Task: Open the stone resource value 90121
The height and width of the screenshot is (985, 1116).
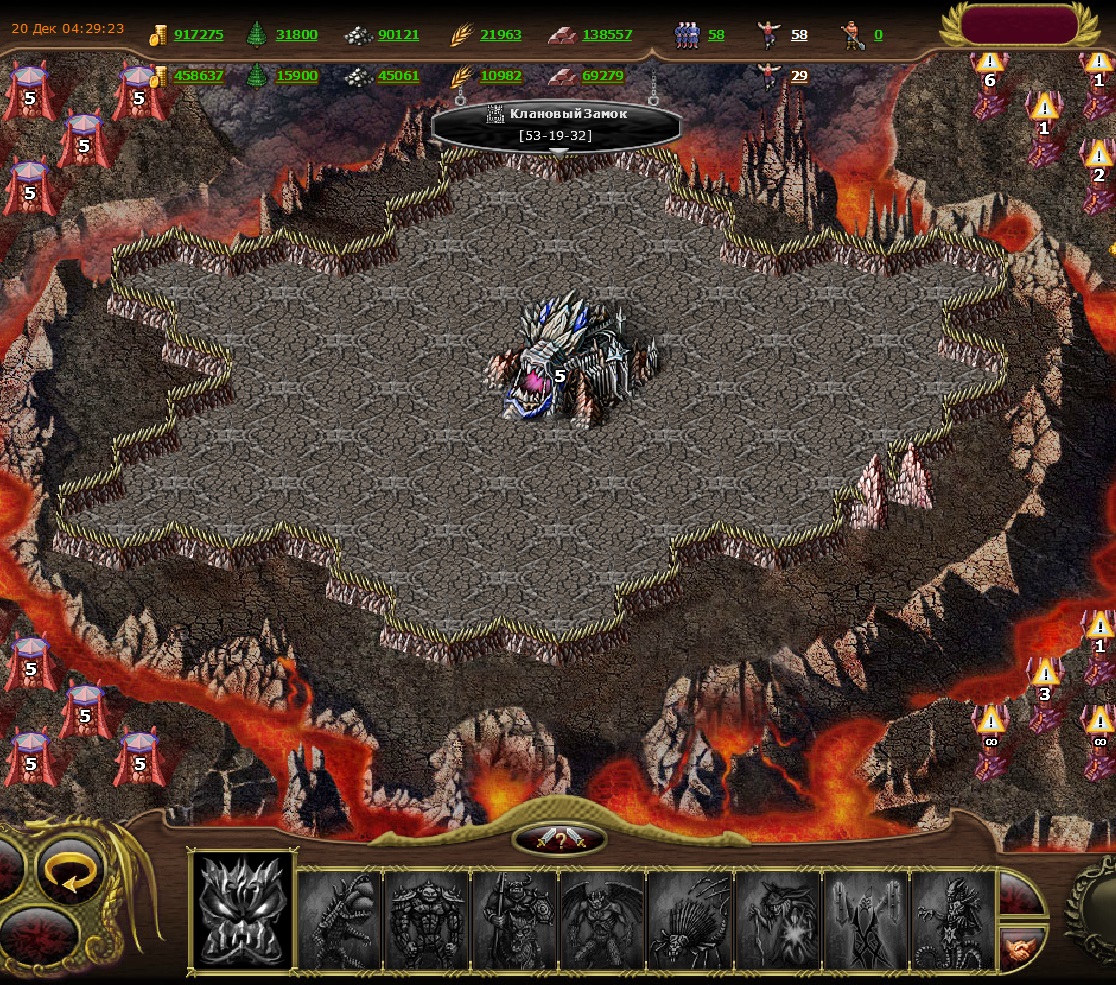Action: click(398, 35)
